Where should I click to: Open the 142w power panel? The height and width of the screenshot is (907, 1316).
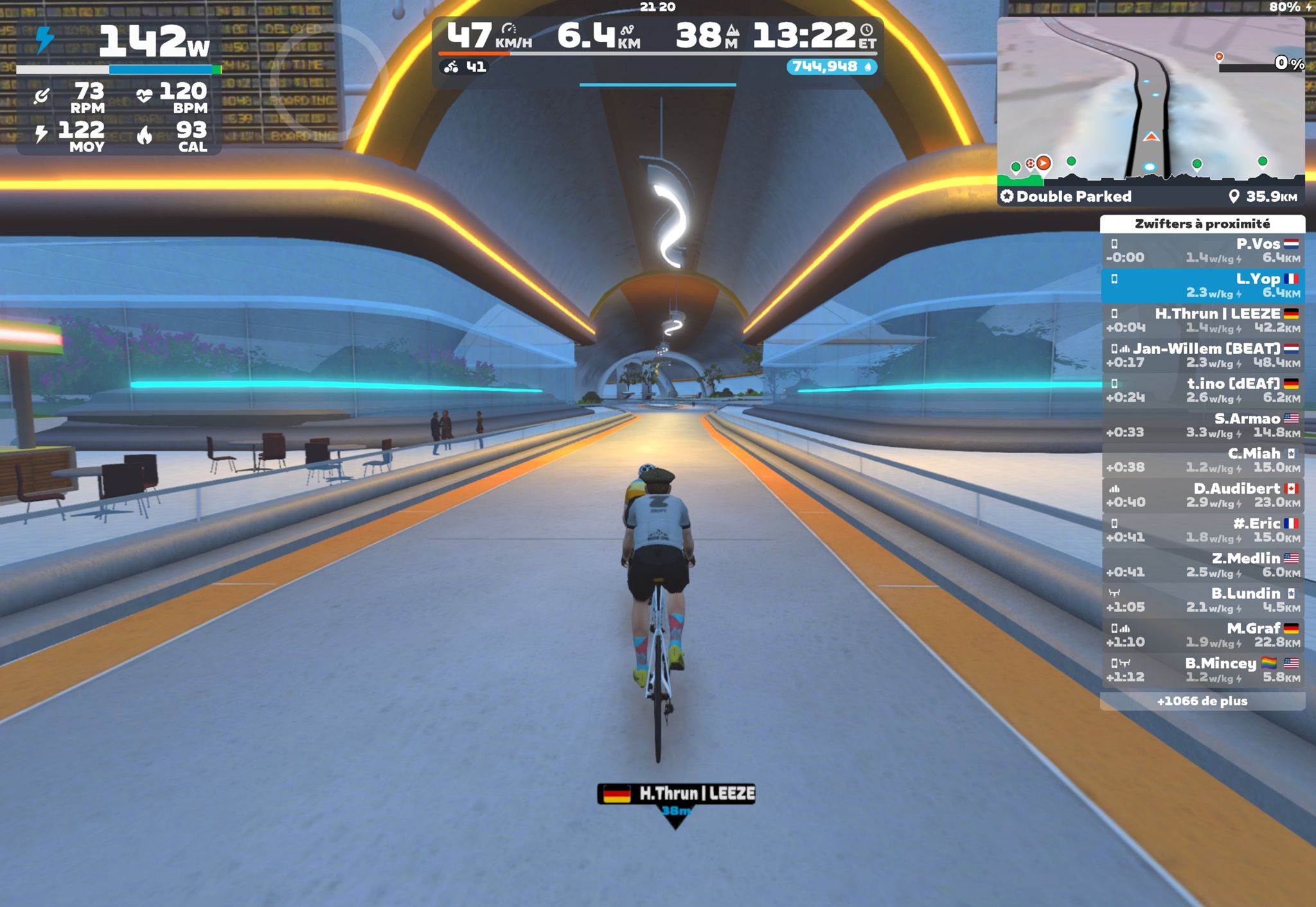pyautogui.click(x=120, y=87)
